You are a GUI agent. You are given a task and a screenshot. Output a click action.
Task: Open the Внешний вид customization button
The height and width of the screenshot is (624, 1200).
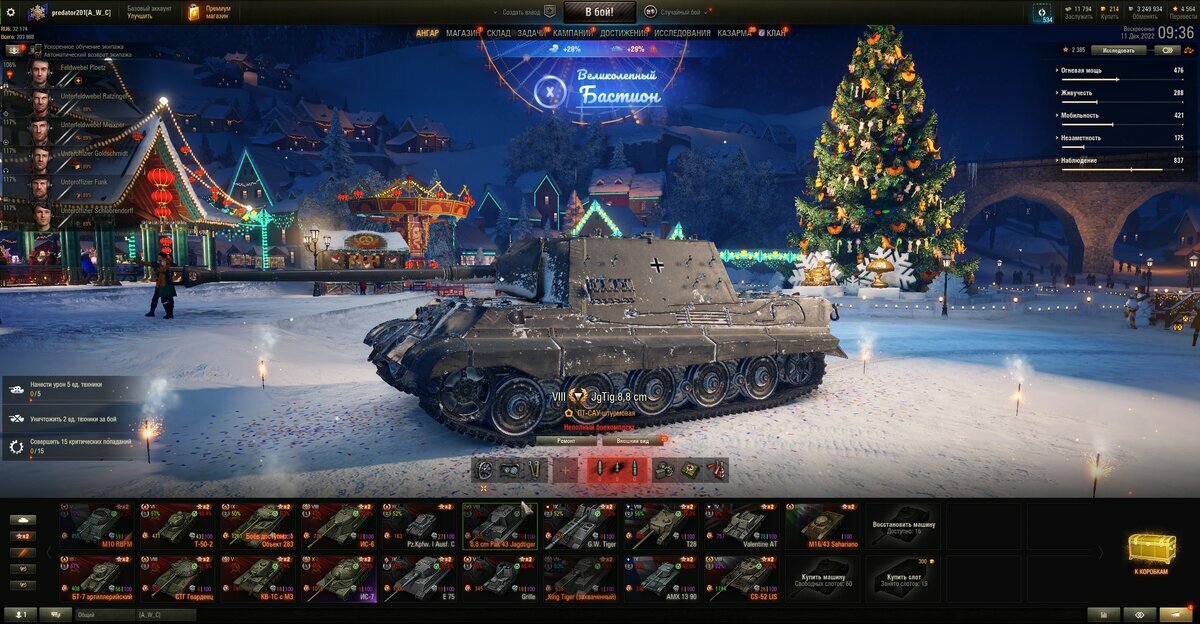coord(631,440)
